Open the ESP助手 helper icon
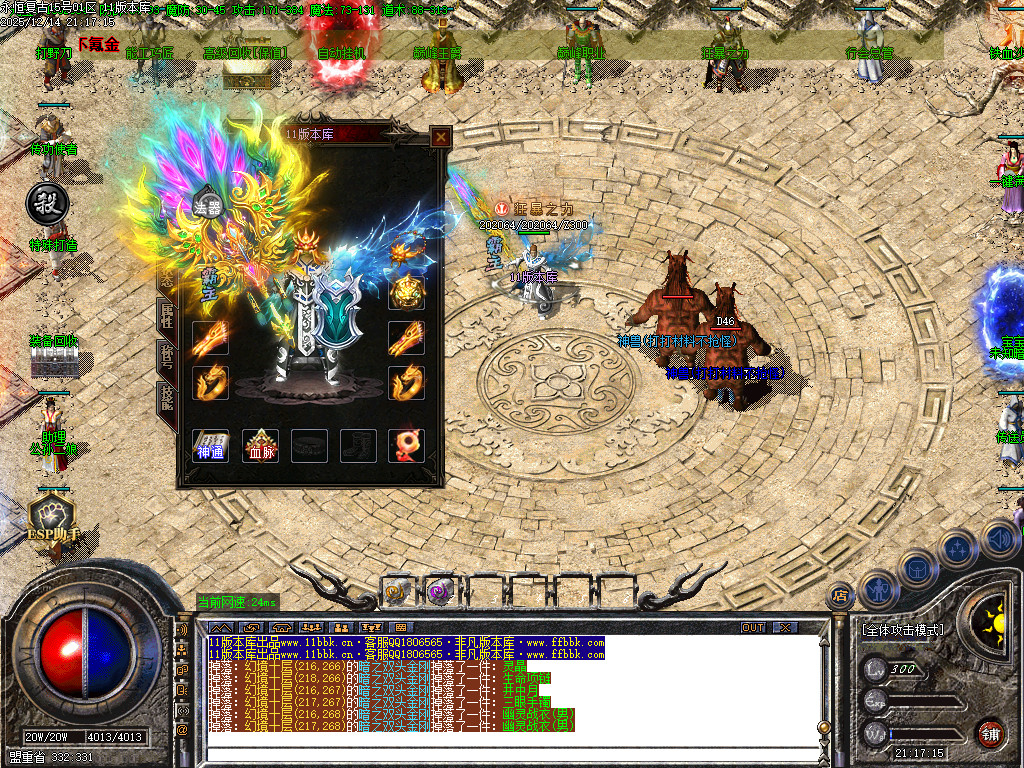 [50, 522]
